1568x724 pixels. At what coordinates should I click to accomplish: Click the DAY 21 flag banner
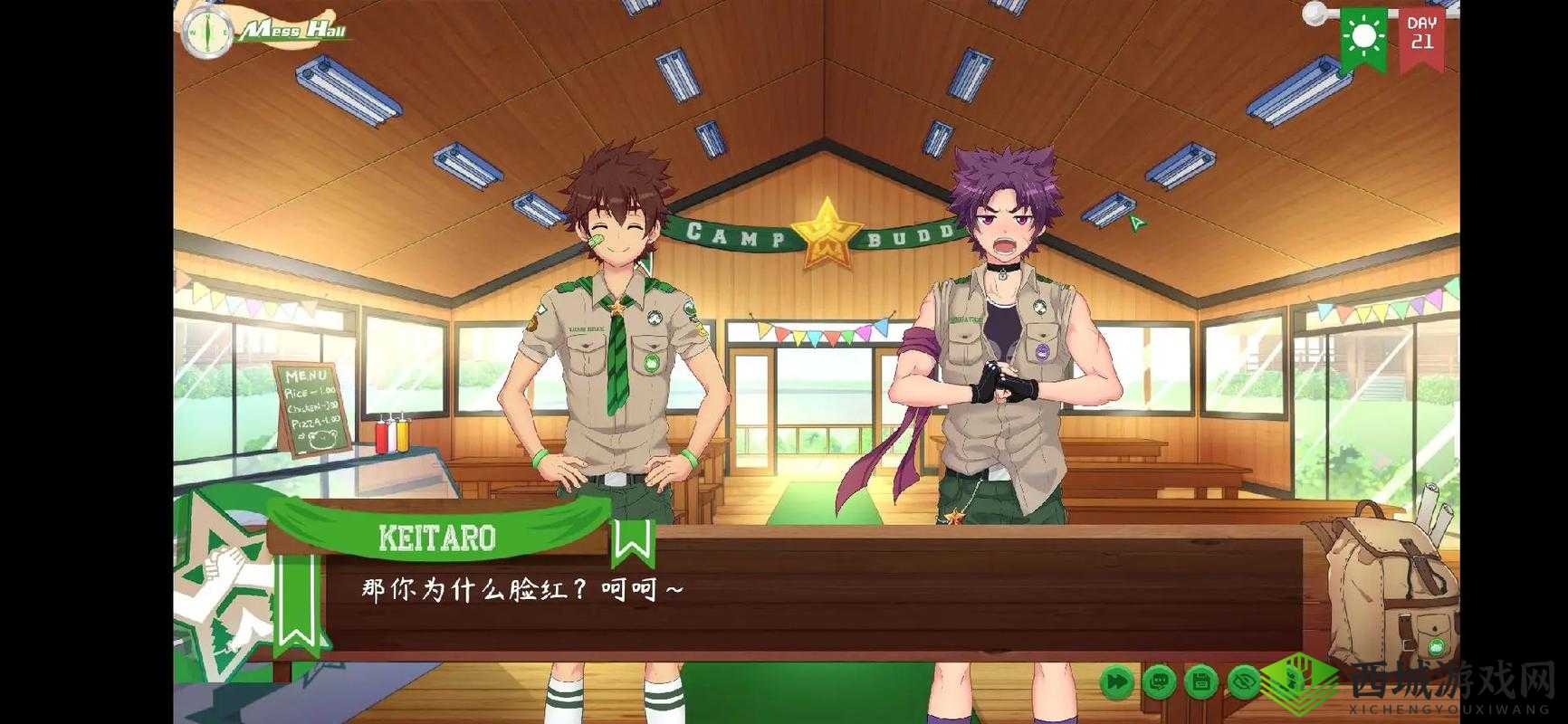pos(1423,32)
